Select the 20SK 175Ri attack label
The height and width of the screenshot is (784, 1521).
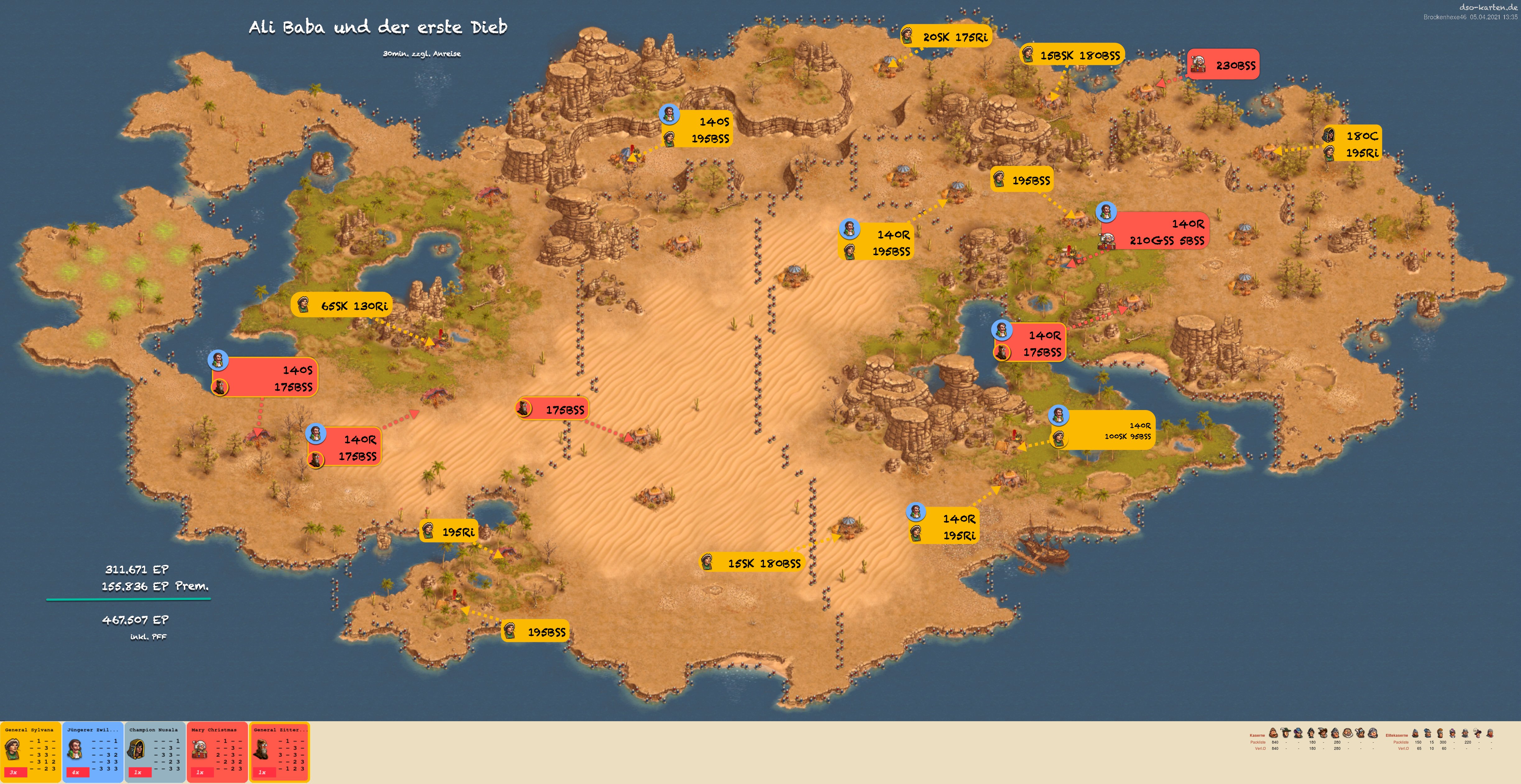946,37
